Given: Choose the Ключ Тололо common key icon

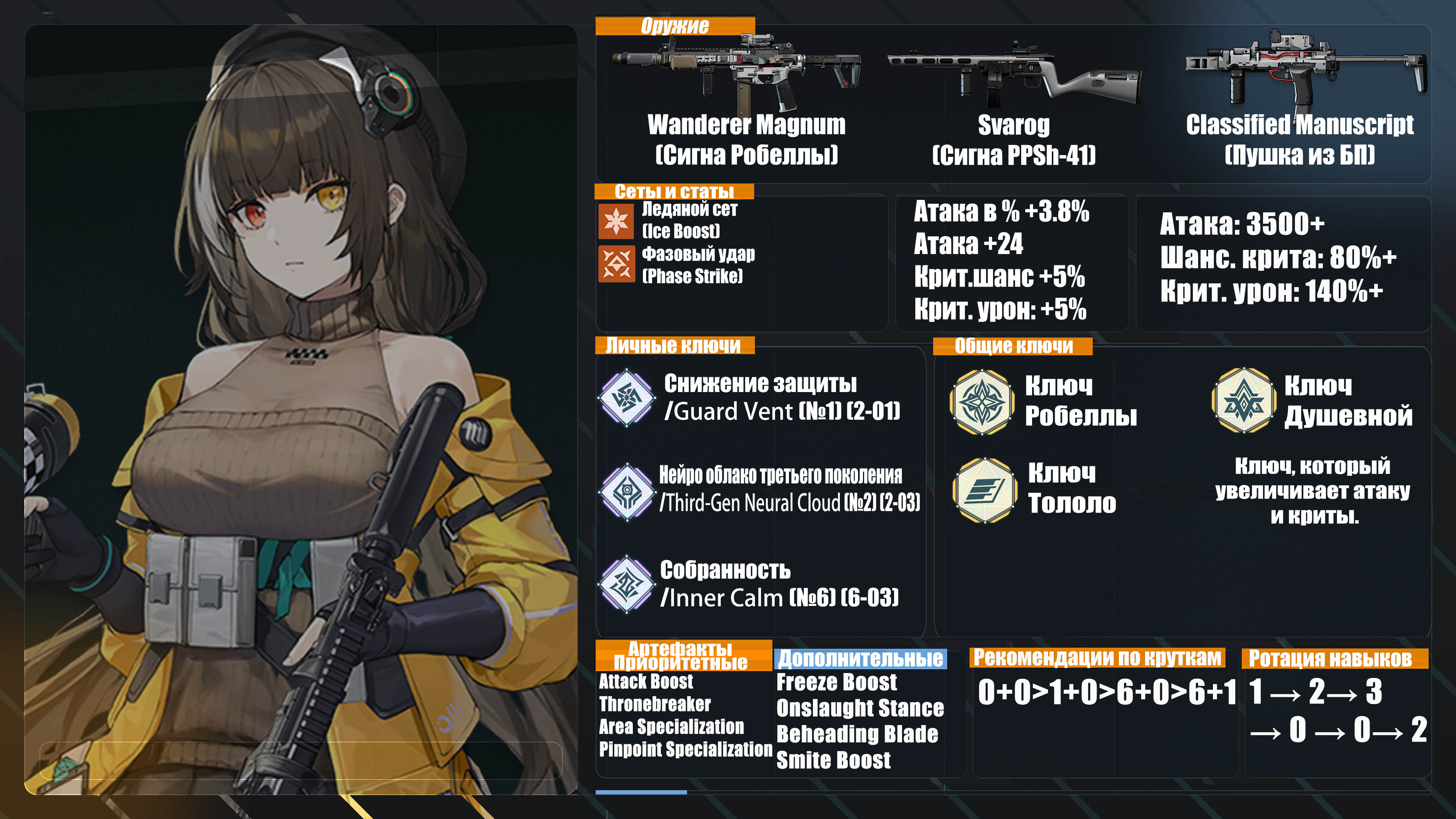Looking at the screenshot, I should [984, 490].
